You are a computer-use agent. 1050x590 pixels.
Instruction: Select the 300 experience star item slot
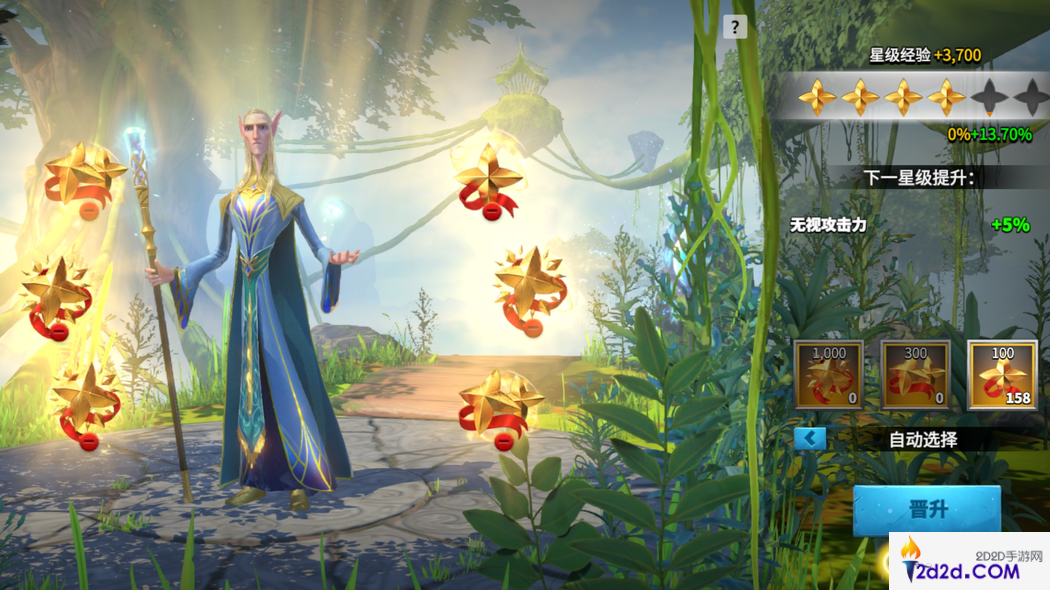pos(915,375)
